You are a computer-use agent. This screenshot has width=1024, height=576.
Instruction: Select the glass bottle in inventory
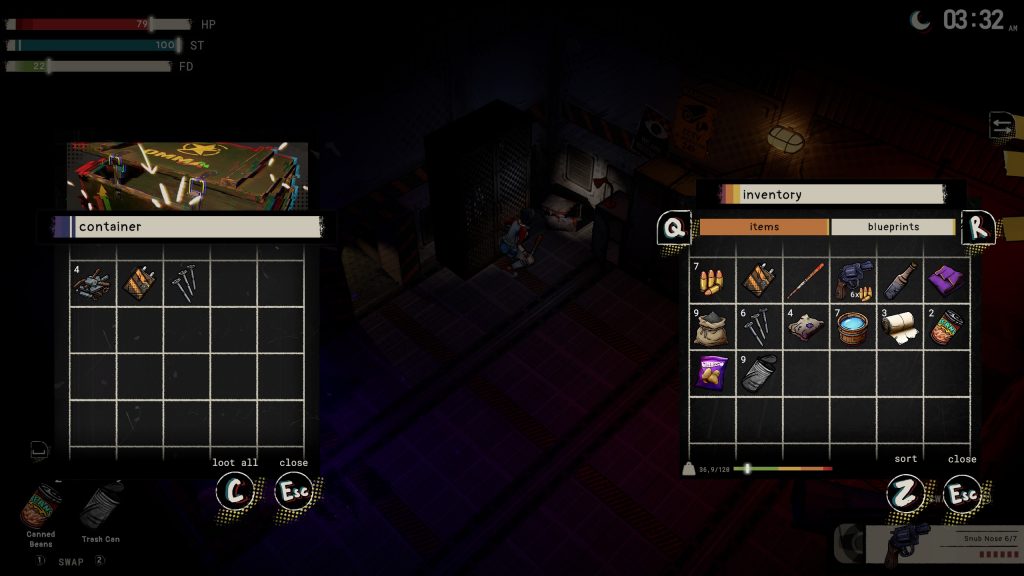900,281
